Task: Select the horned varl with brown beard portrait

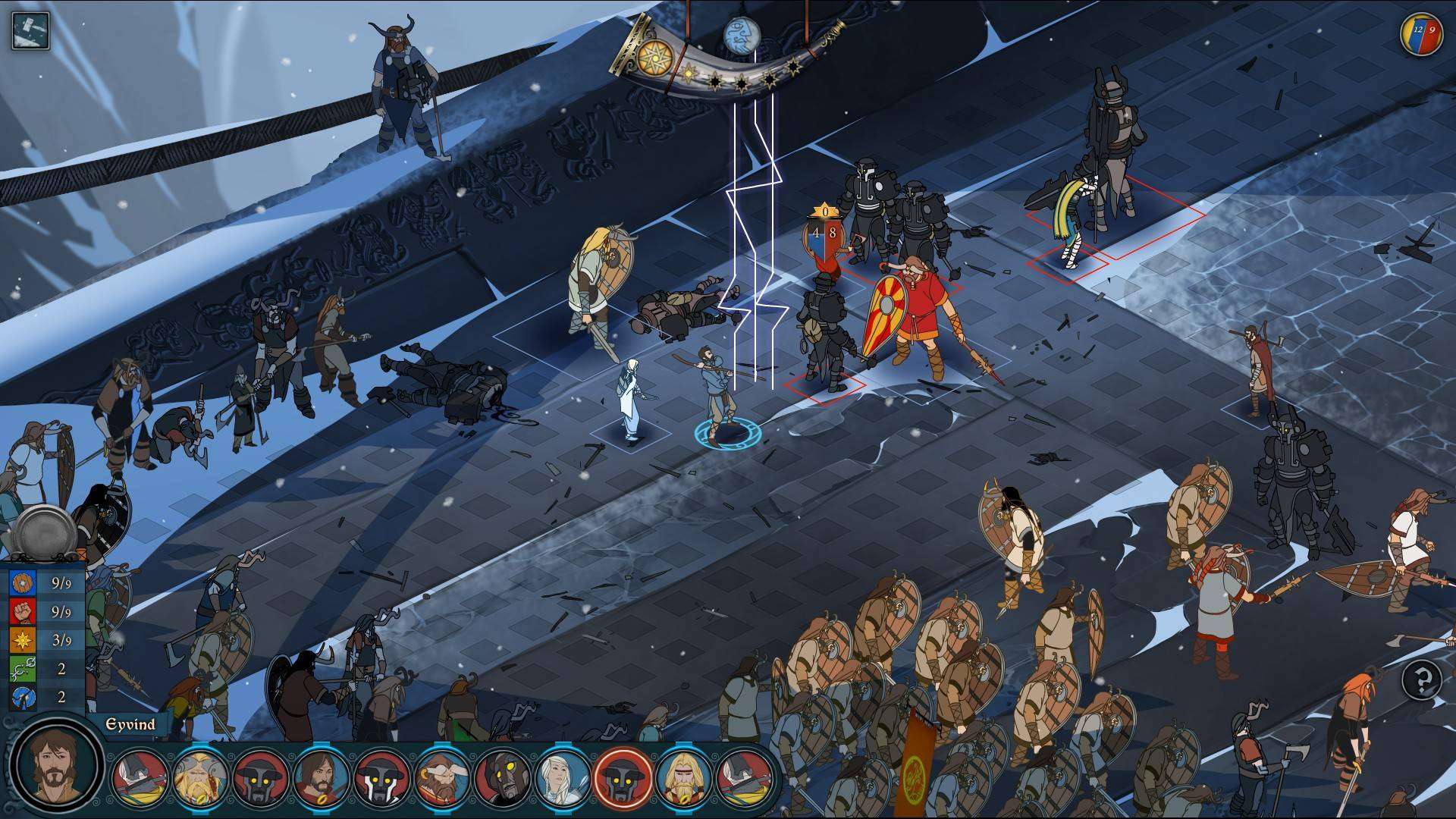Action: pyautogui.click(x=442, y=777)
